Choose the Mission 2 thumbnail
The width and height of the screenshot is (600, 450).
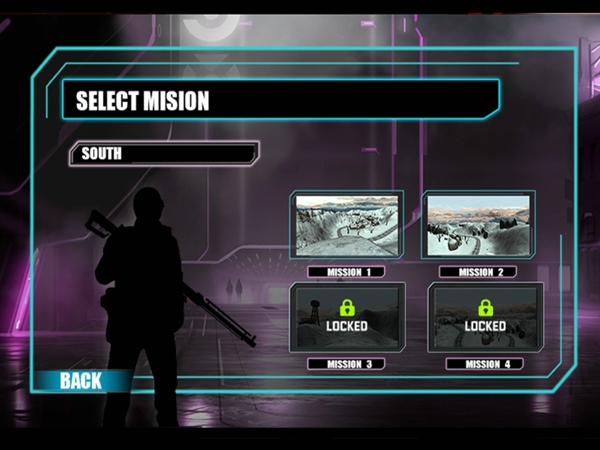(x=477, y=226)
